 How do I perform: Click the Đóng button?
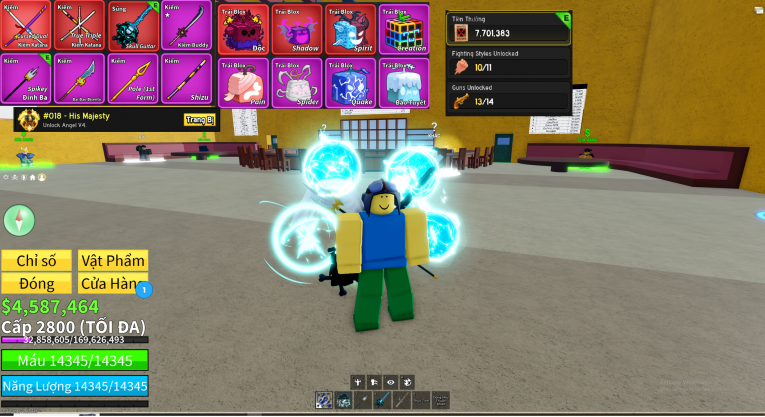(38, 284)
